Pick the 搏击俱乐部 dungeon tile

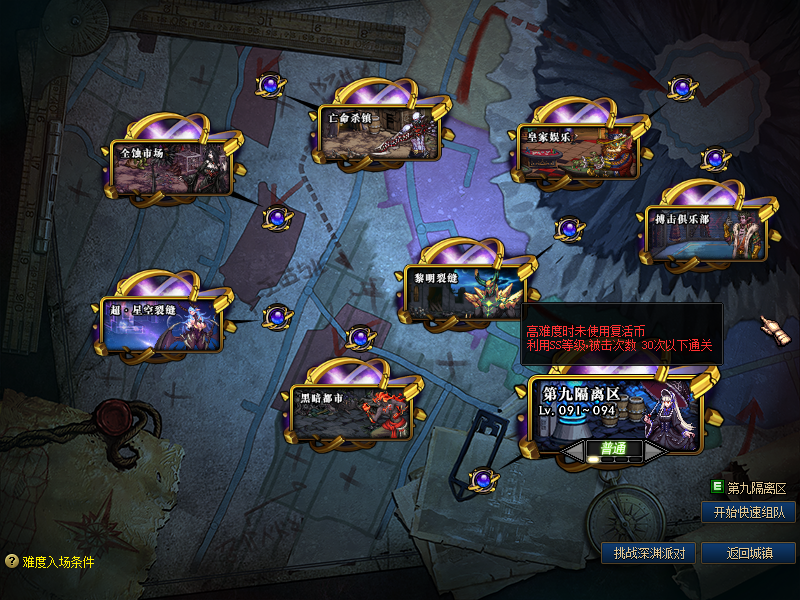tap(705, 232)
